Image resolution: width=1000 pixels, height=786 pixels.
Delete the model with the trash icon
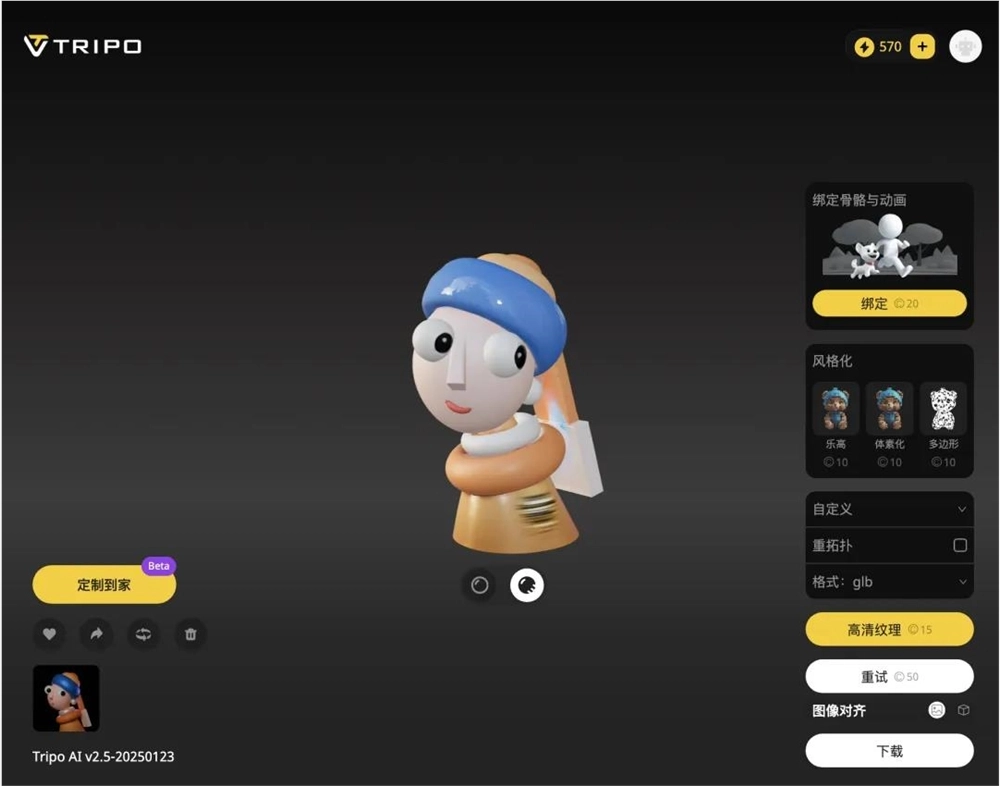tap(191, 634)
